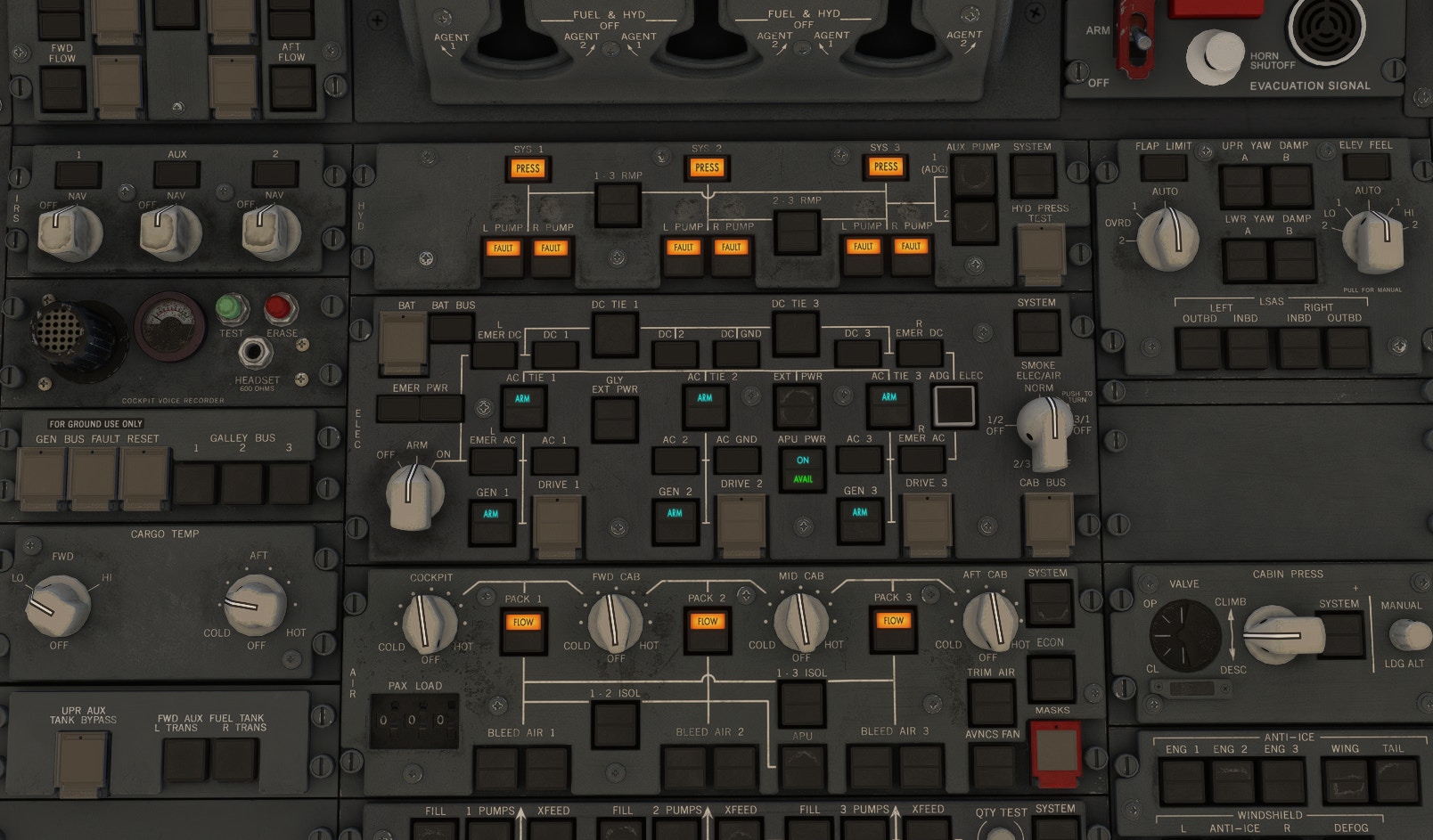Click the red voice recorder ERASE button
1433x840 pixels.
pos(281,308)
